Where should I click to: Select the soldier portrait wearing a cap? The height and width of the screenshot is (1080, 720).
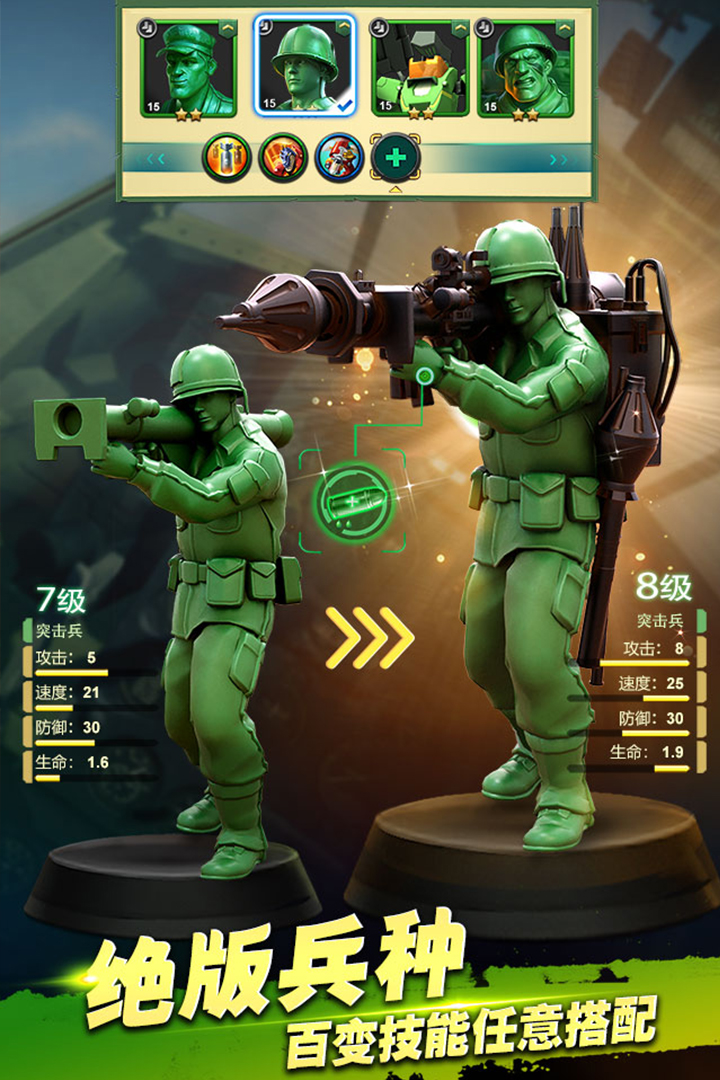[x=189, y=67]
